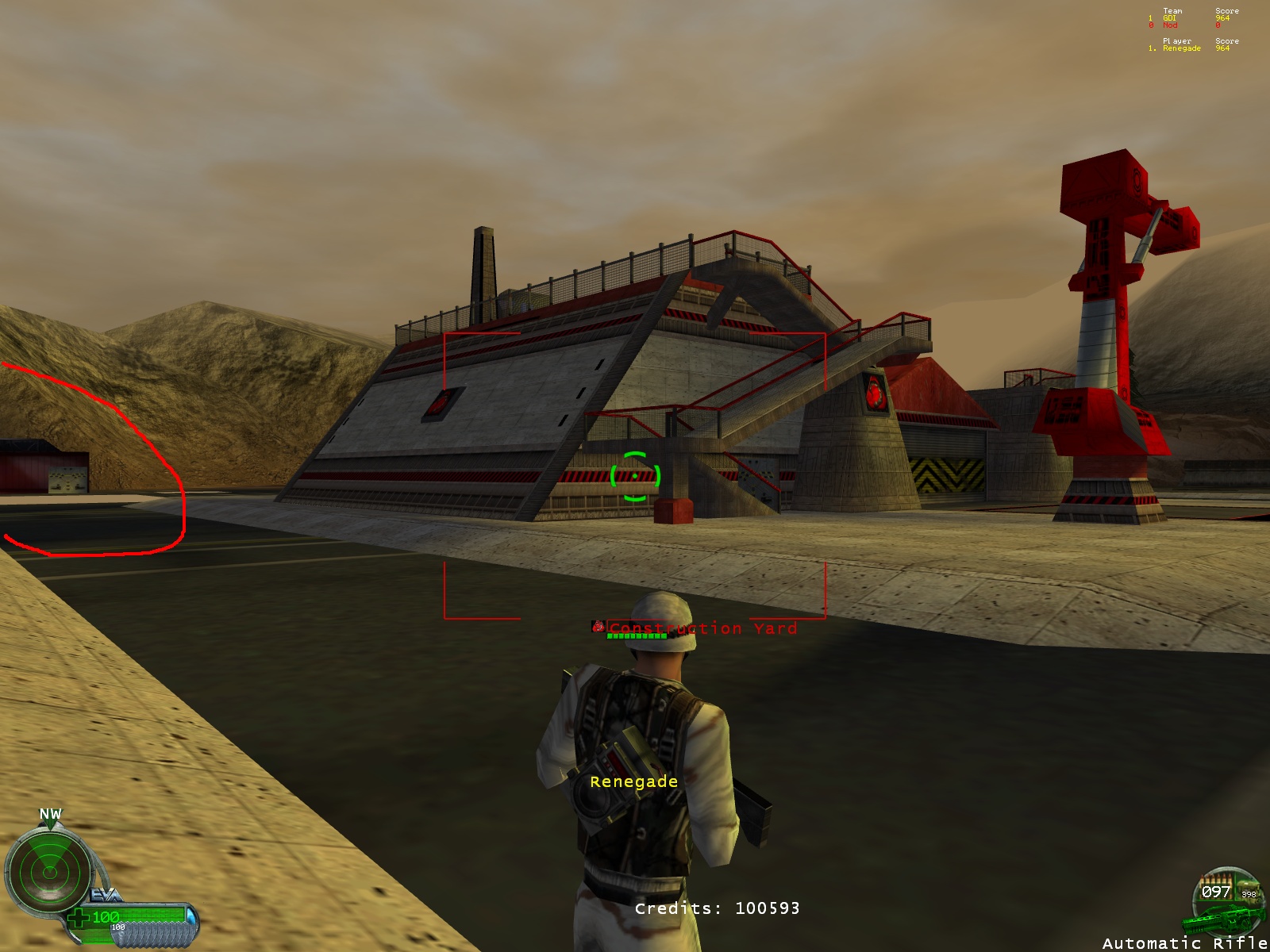Choose the GDI team row in scoreboard
This screenshot has width=1270, height=952.
point(1170,18)
